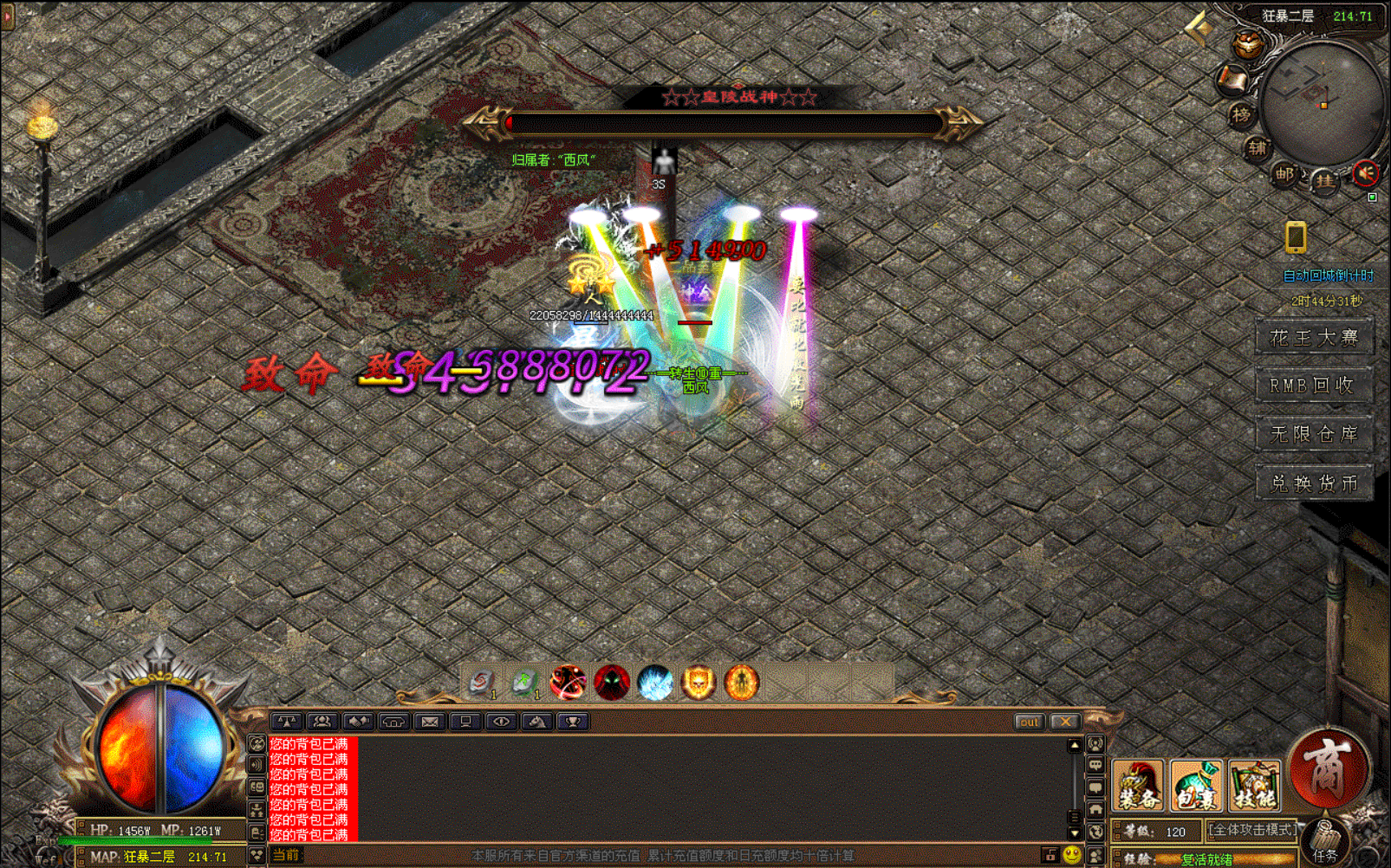The height and width of the screenshot is (868, 1391).
Task: Open the 技能 skills panel
Action: [x=1253, y=786]
